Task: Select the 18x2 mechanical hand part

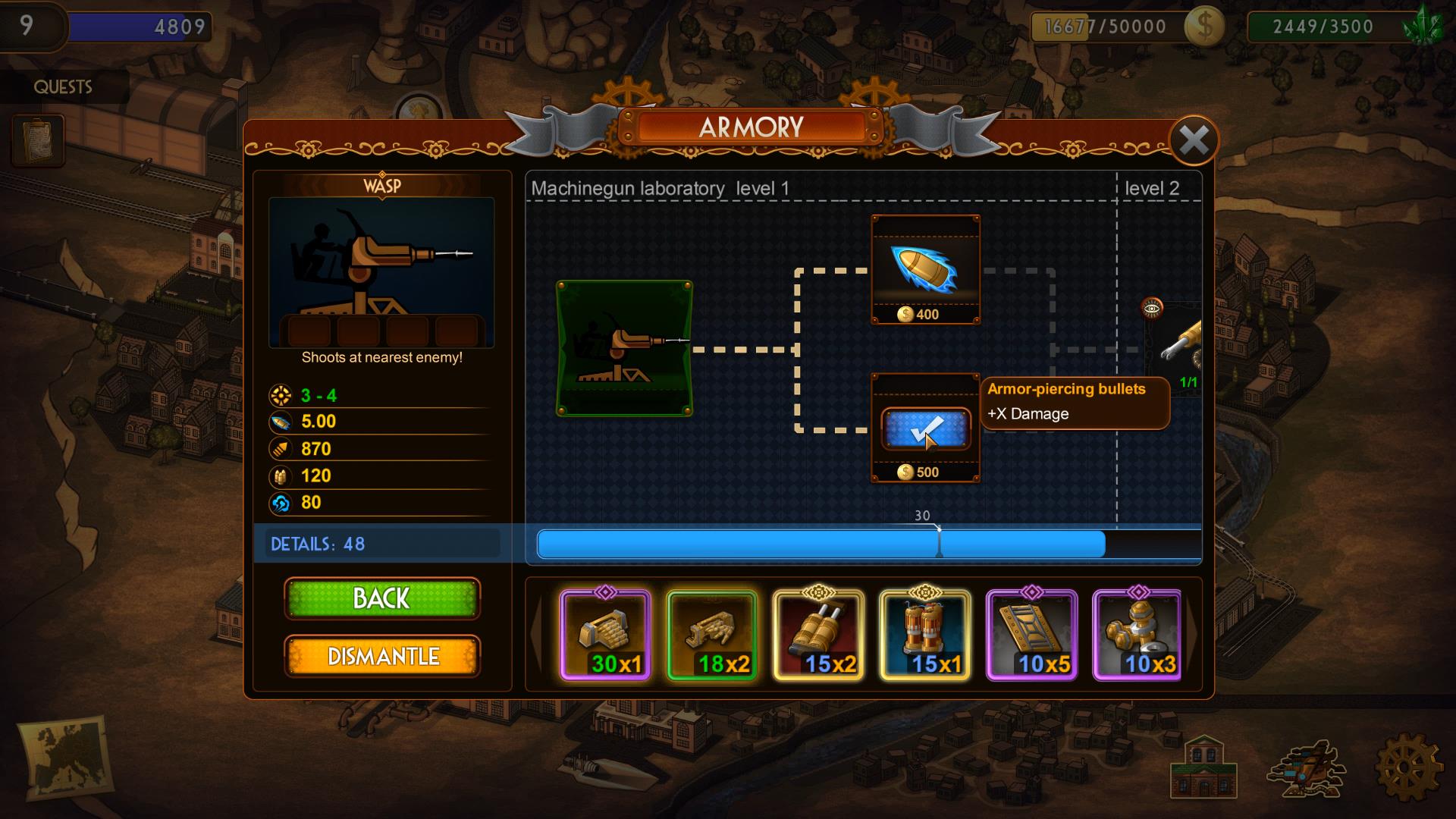Action: pos(711,635)
